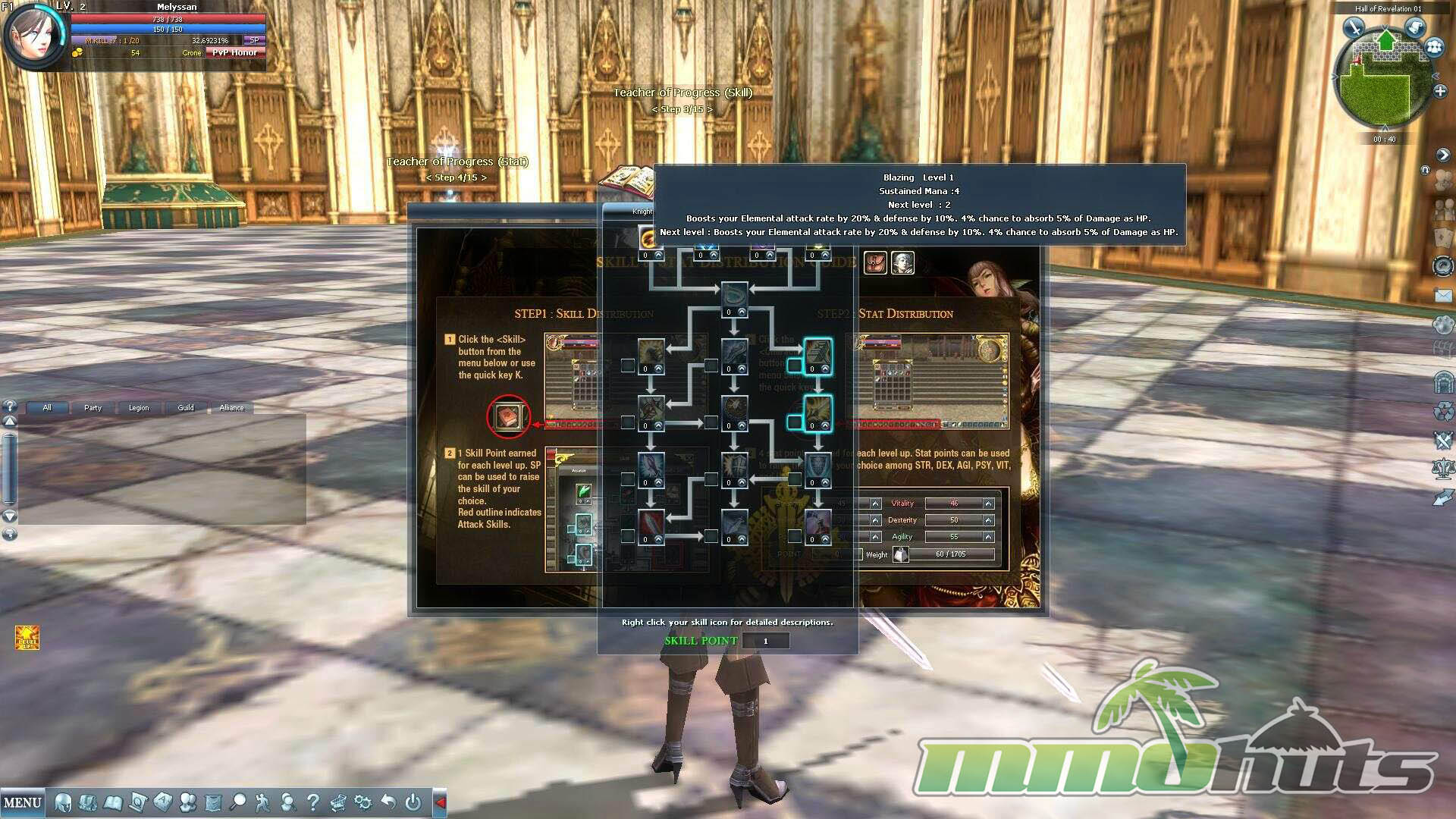Increase Vitality with its arrow button

[x=988, y=504]
